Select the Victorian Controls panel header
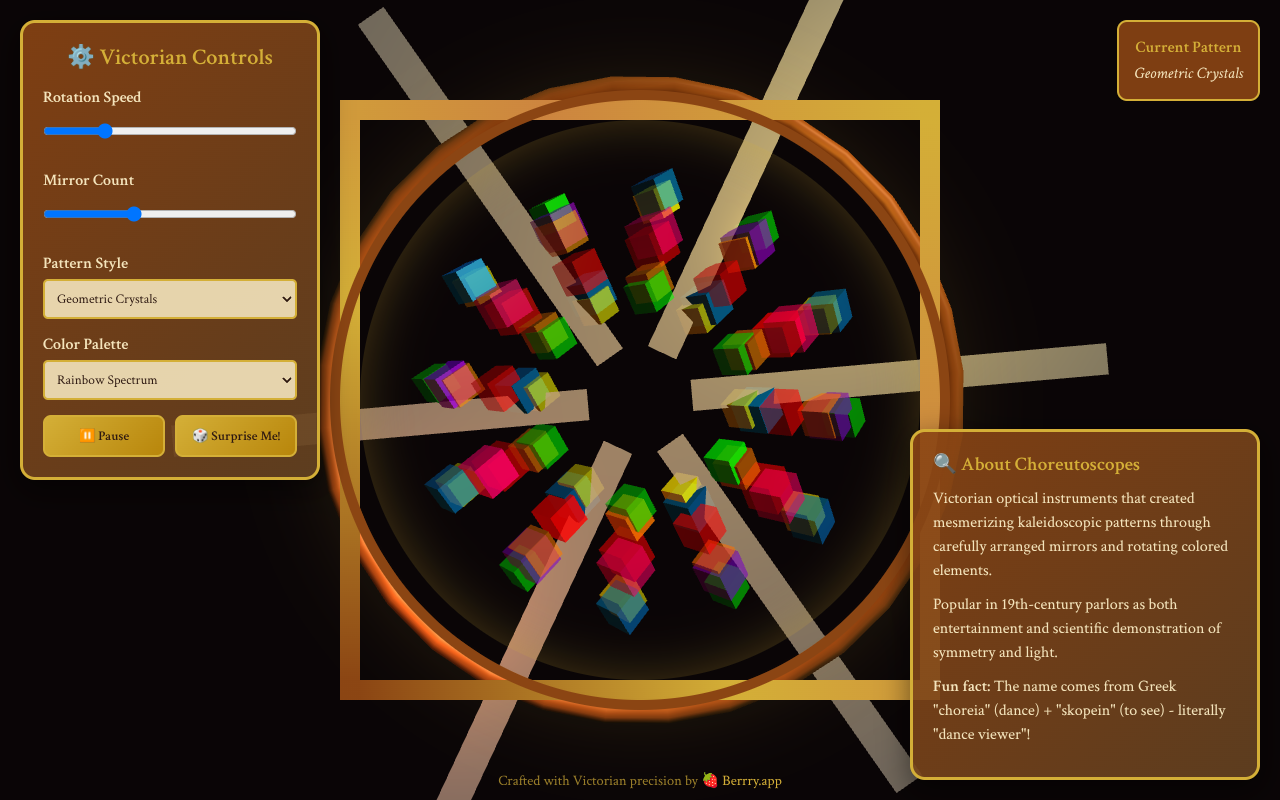The width and height of the screenshot is (1280, 800). [x=170, y=57]
